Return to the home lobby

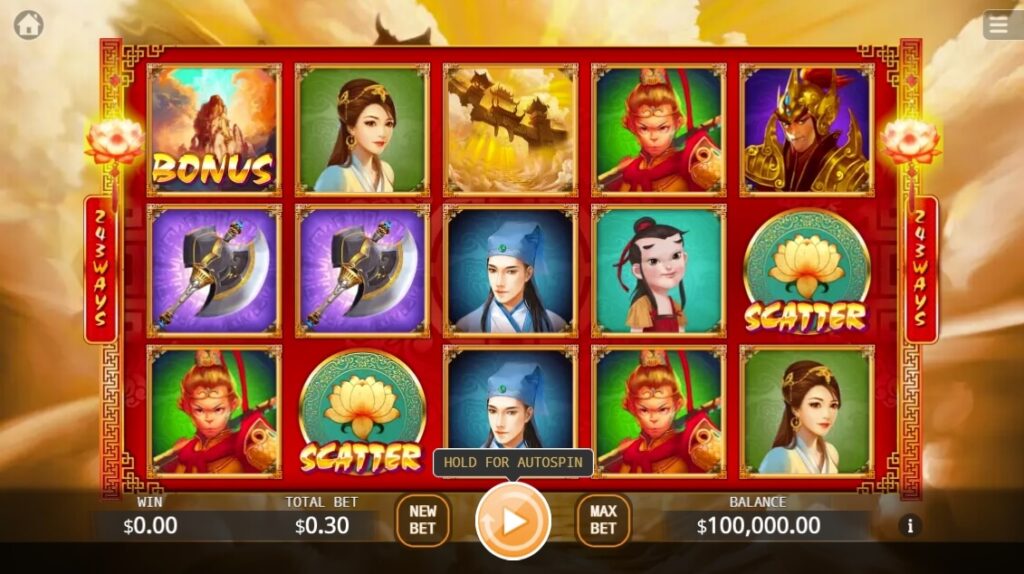28,25
